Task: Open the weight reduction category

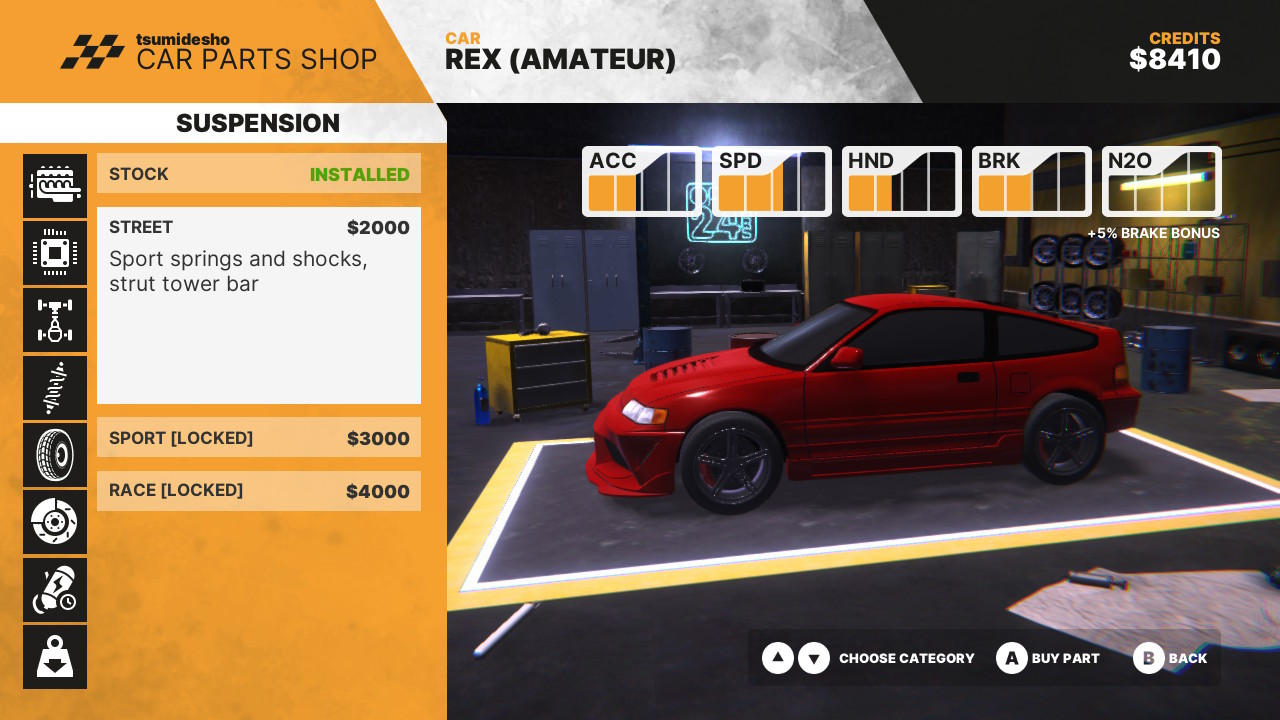Action: pos(55,657)
